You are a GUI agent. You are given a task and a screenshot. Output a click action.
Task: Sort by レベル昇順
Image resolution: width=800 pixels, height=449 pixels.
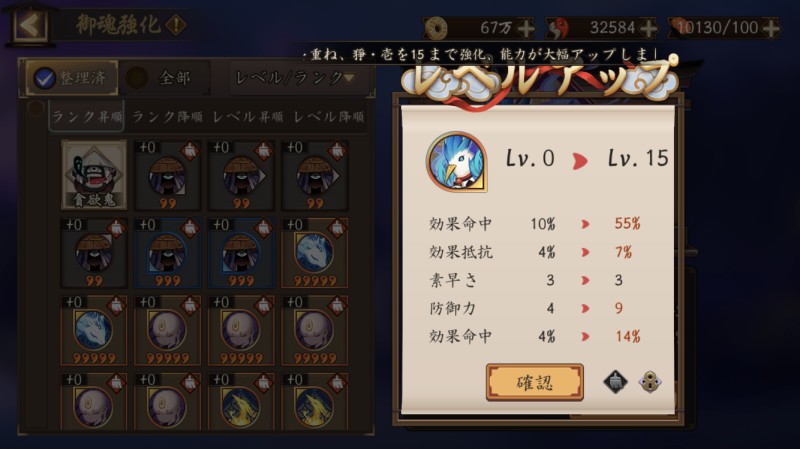point(248,117)
